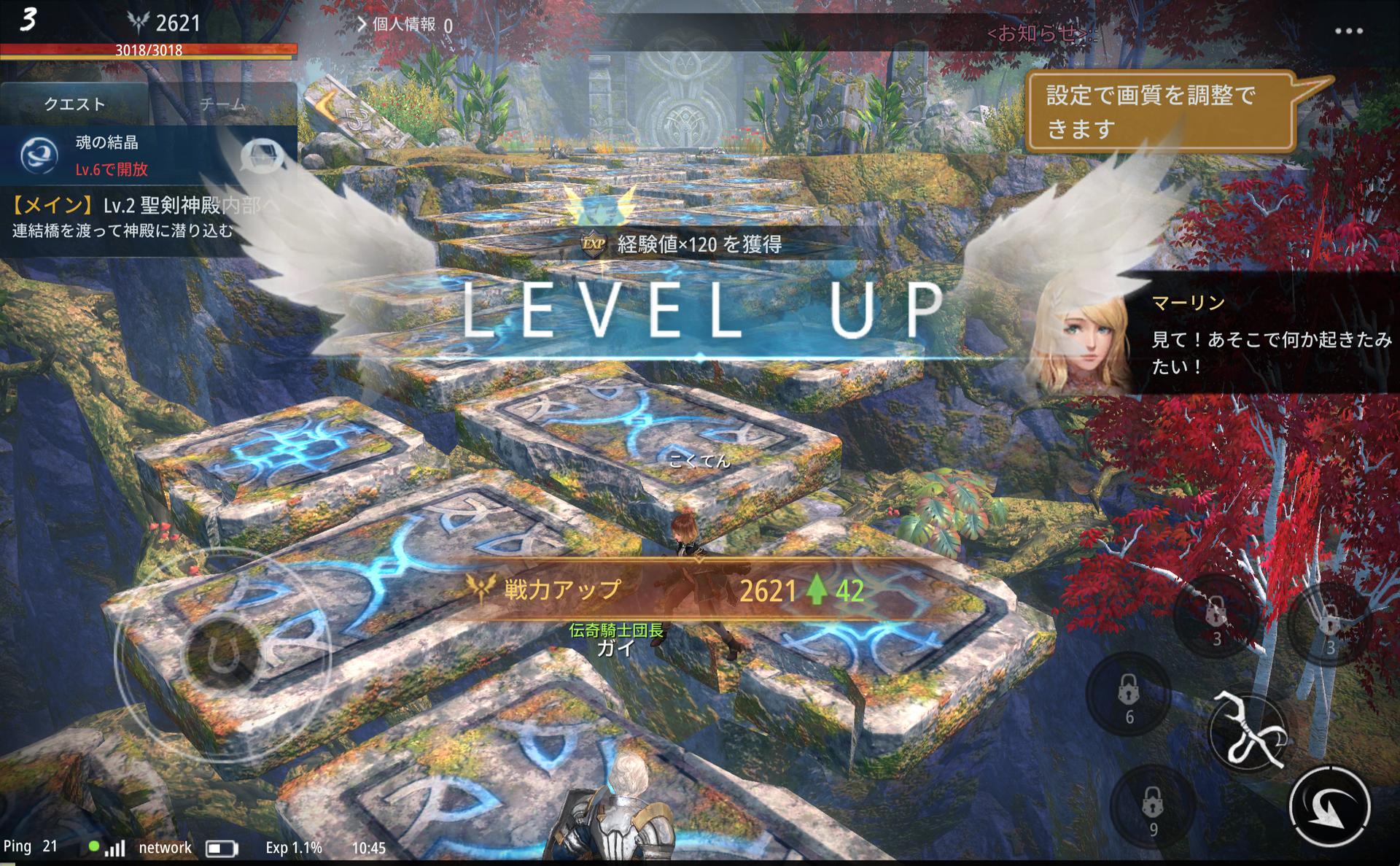This screenshot has width=1400, height=866.
Task: Use the basic attack button
Action: (1248, 730)
